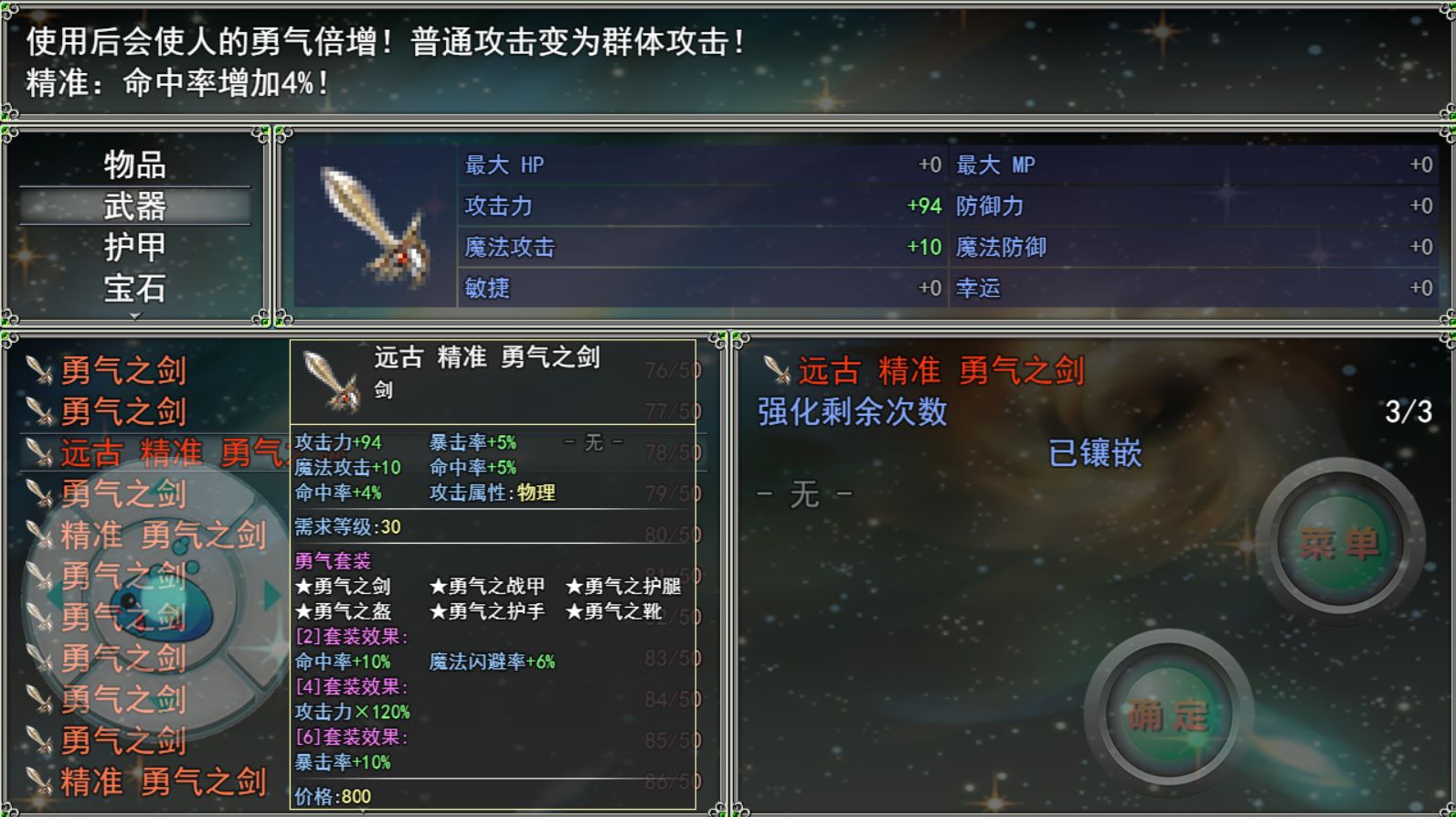Click the ★勇气之靴 set item text
The image size is (1456, 817).
click(x=621, y=612)
